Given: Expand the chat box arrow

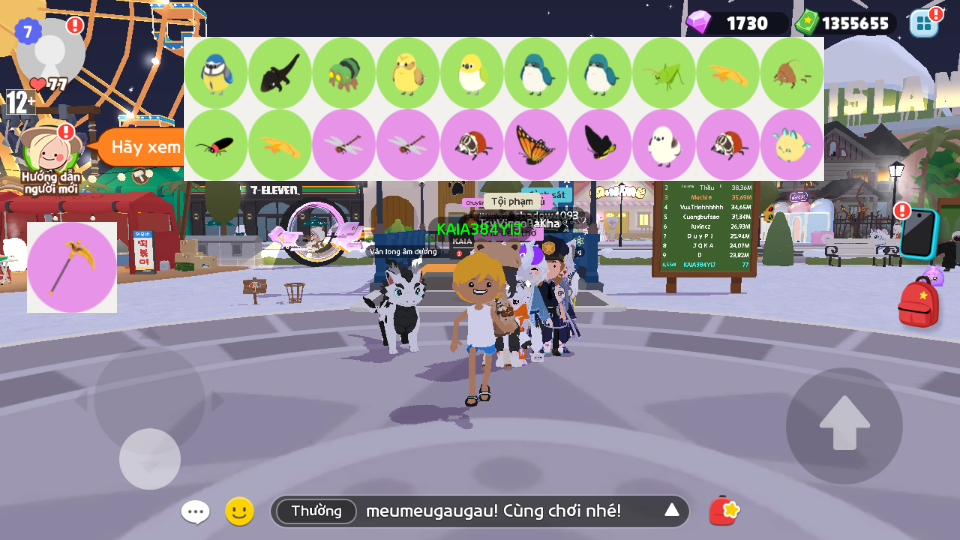Looking at the screenshot, I should pyautogui.click(x=672, y=511).
